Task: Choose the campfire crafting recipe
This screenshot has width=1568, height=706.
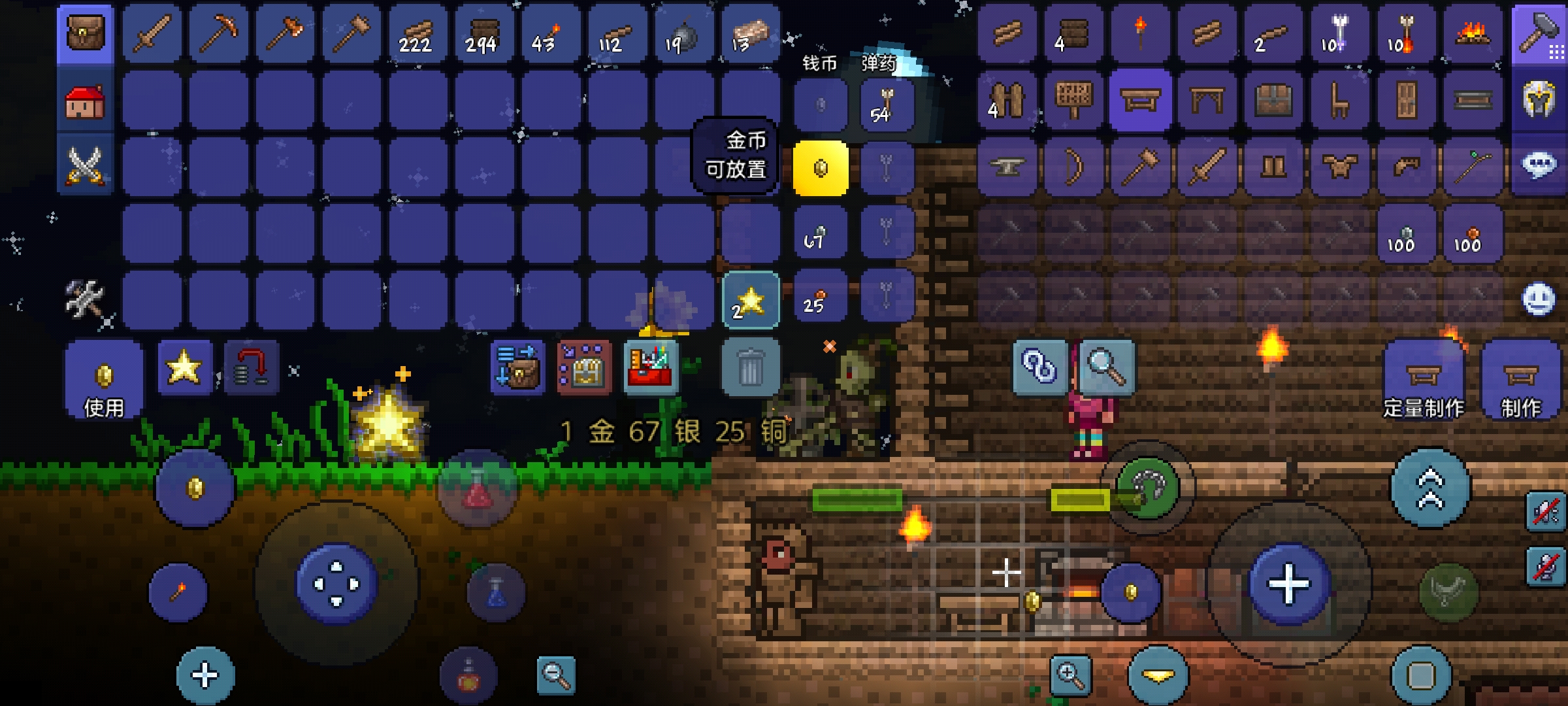Action: (x=1473, y=34)
